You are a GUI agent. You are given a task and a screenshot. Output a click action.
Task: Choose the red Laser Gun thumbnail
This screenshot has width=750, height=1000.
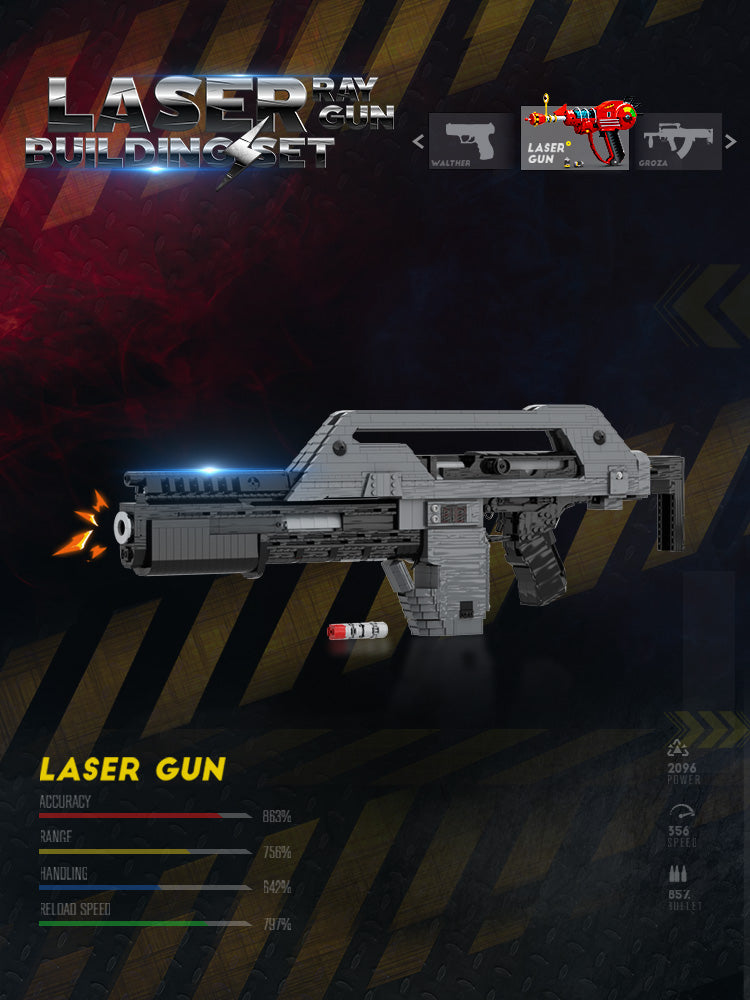click(x=575, y=138)
